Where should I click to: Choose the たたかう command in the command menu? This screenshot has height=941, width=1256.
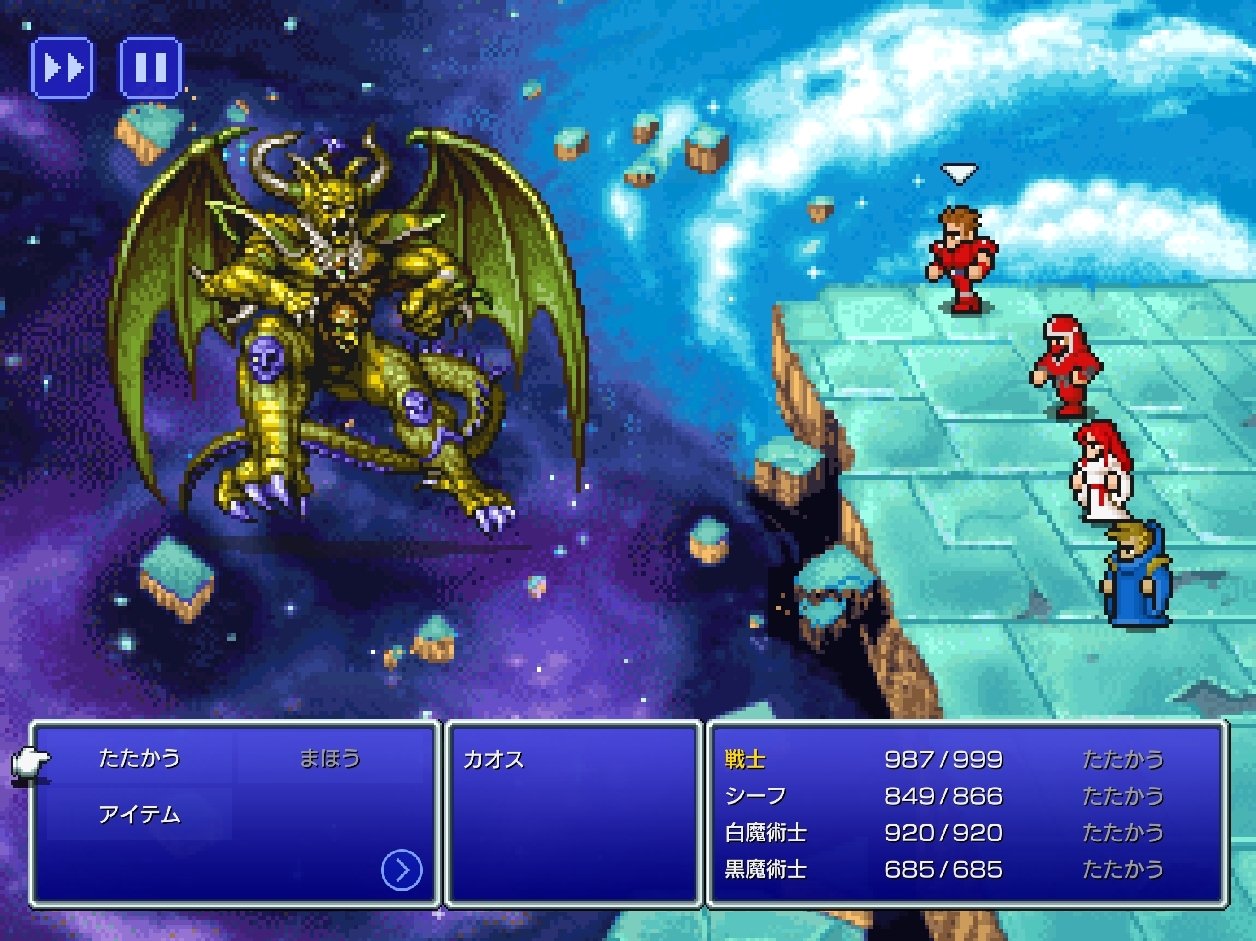point(139,758)
